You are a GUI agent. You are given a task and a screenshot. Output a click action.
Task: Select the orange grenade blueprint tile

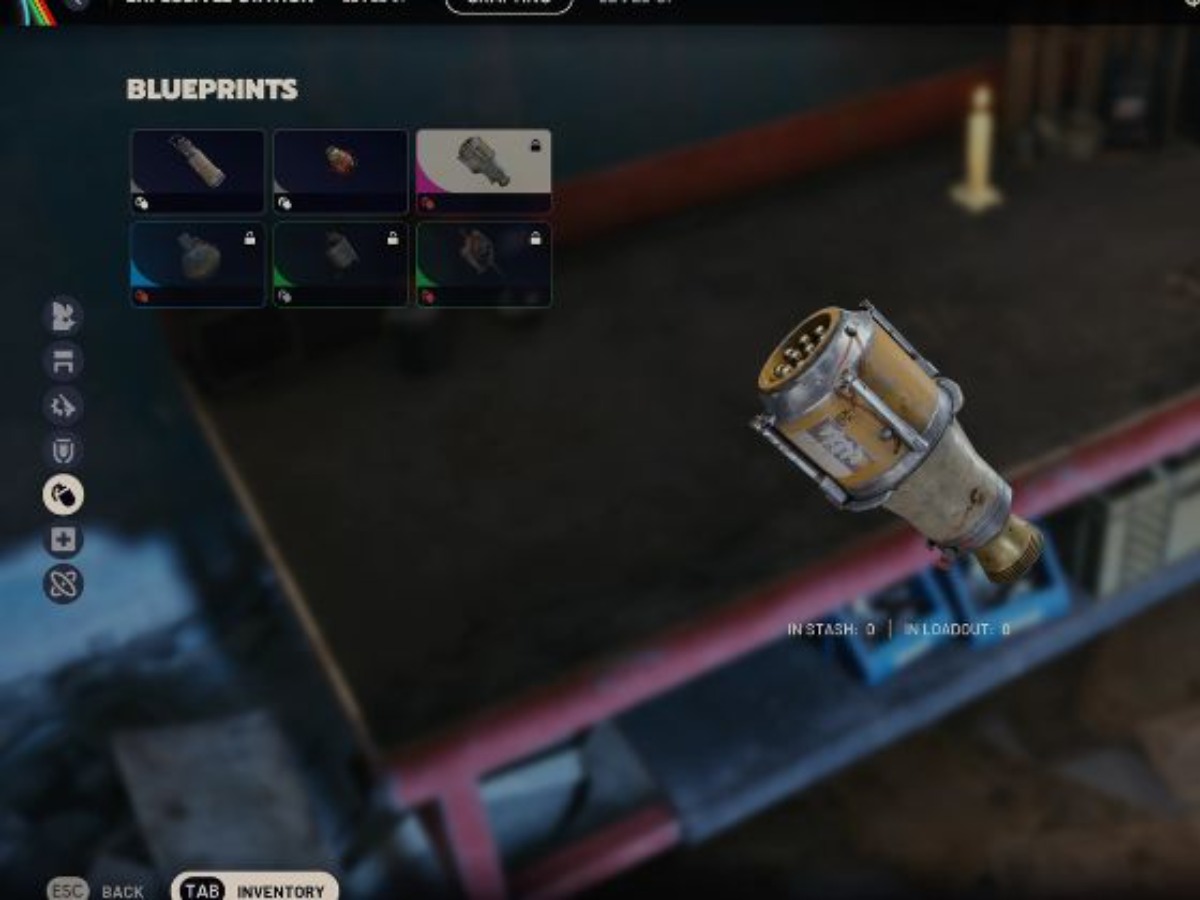click(x=340, y=170)
